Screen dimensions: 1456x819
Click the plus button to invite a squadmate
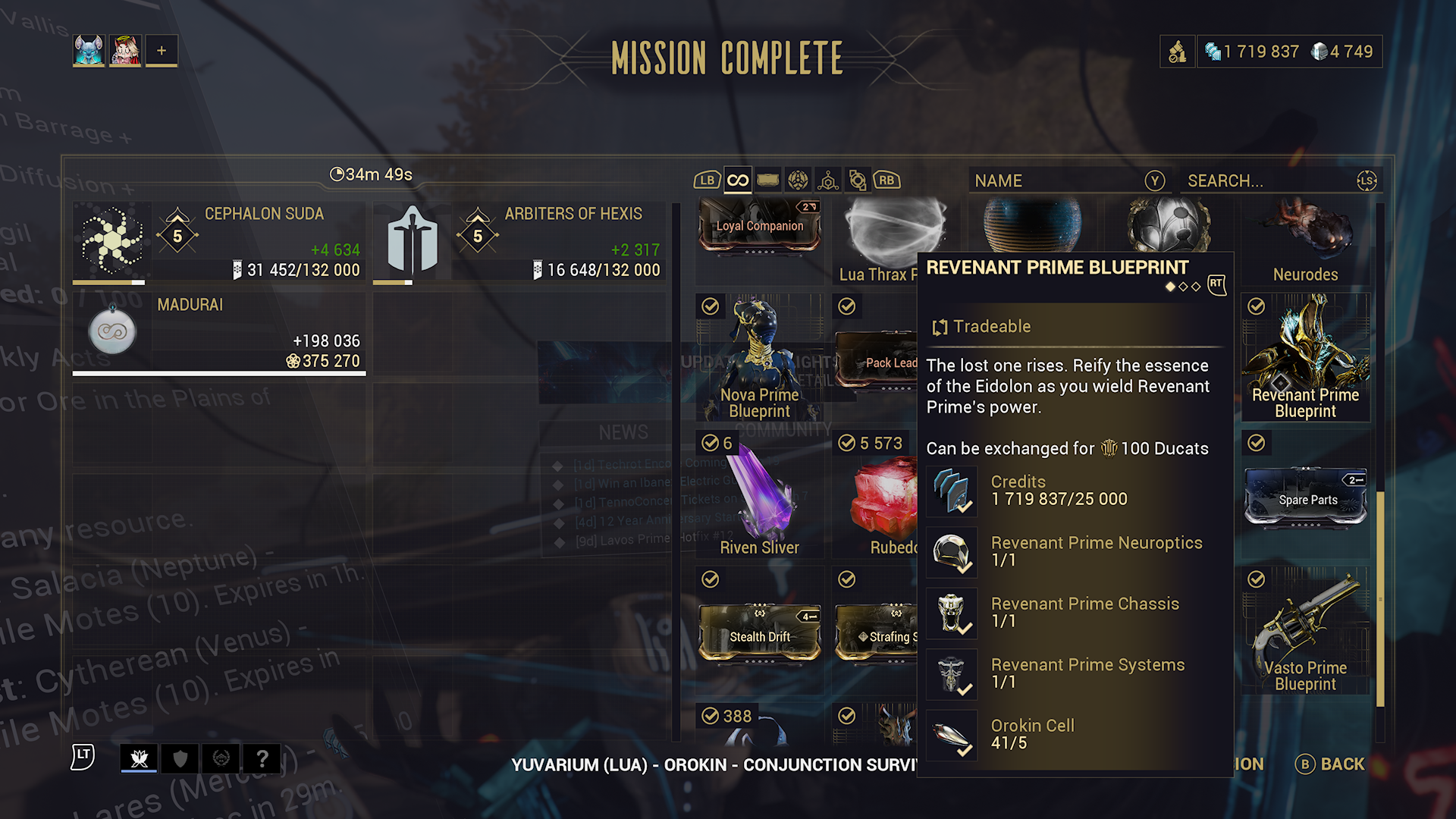[x=161, y=51]
